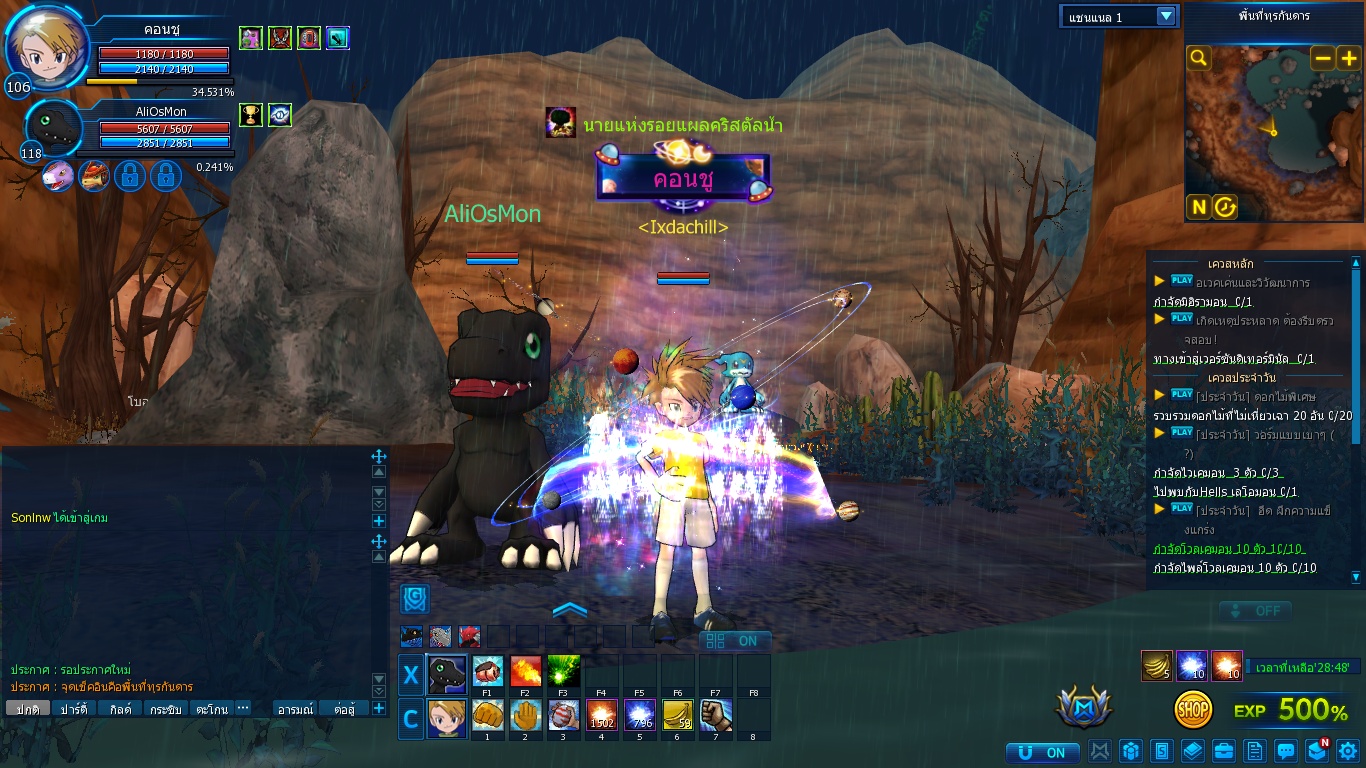Zoom out the minimap with minus button
Viewport: 1366px width, 768px height.
pyautogui.click(x=1322, y=58)
